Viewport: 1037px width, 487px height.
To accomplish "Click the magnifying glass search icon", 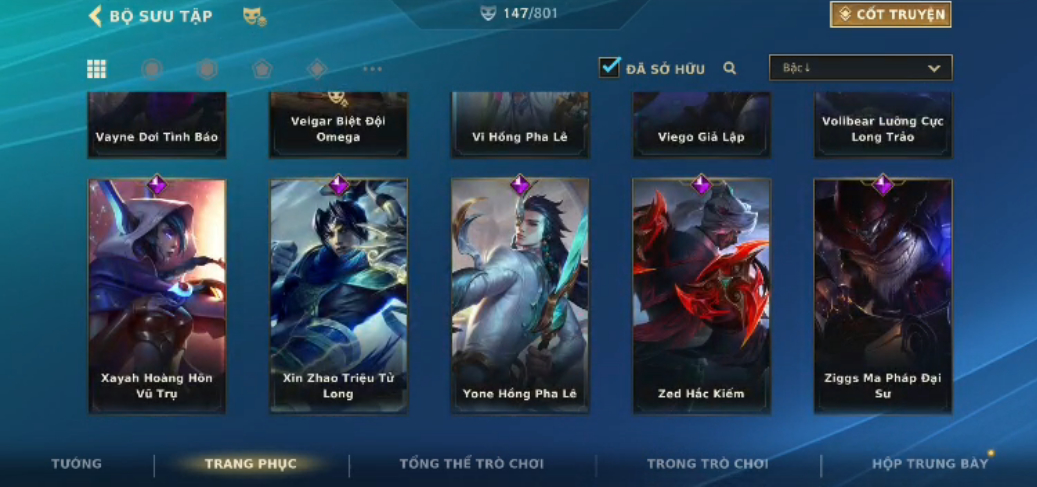I will (x=730, y=69).
